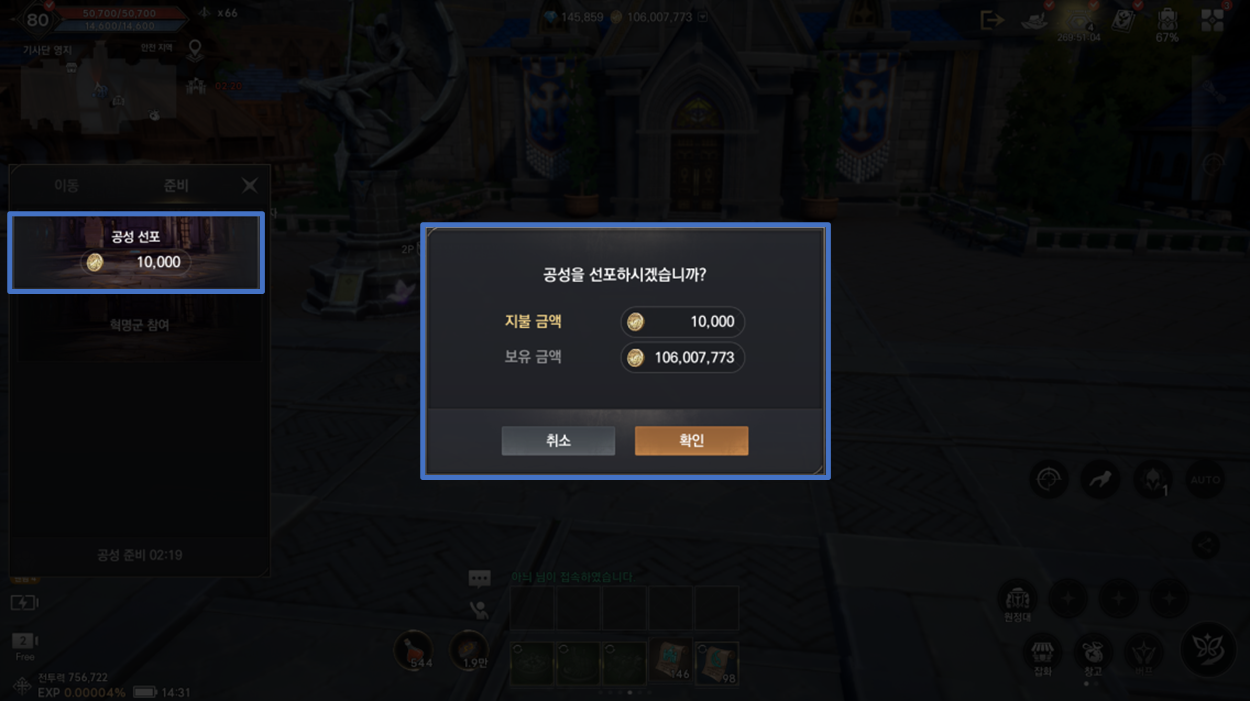
Task: Open the grid main menu icon
Action: point(1213,21)
